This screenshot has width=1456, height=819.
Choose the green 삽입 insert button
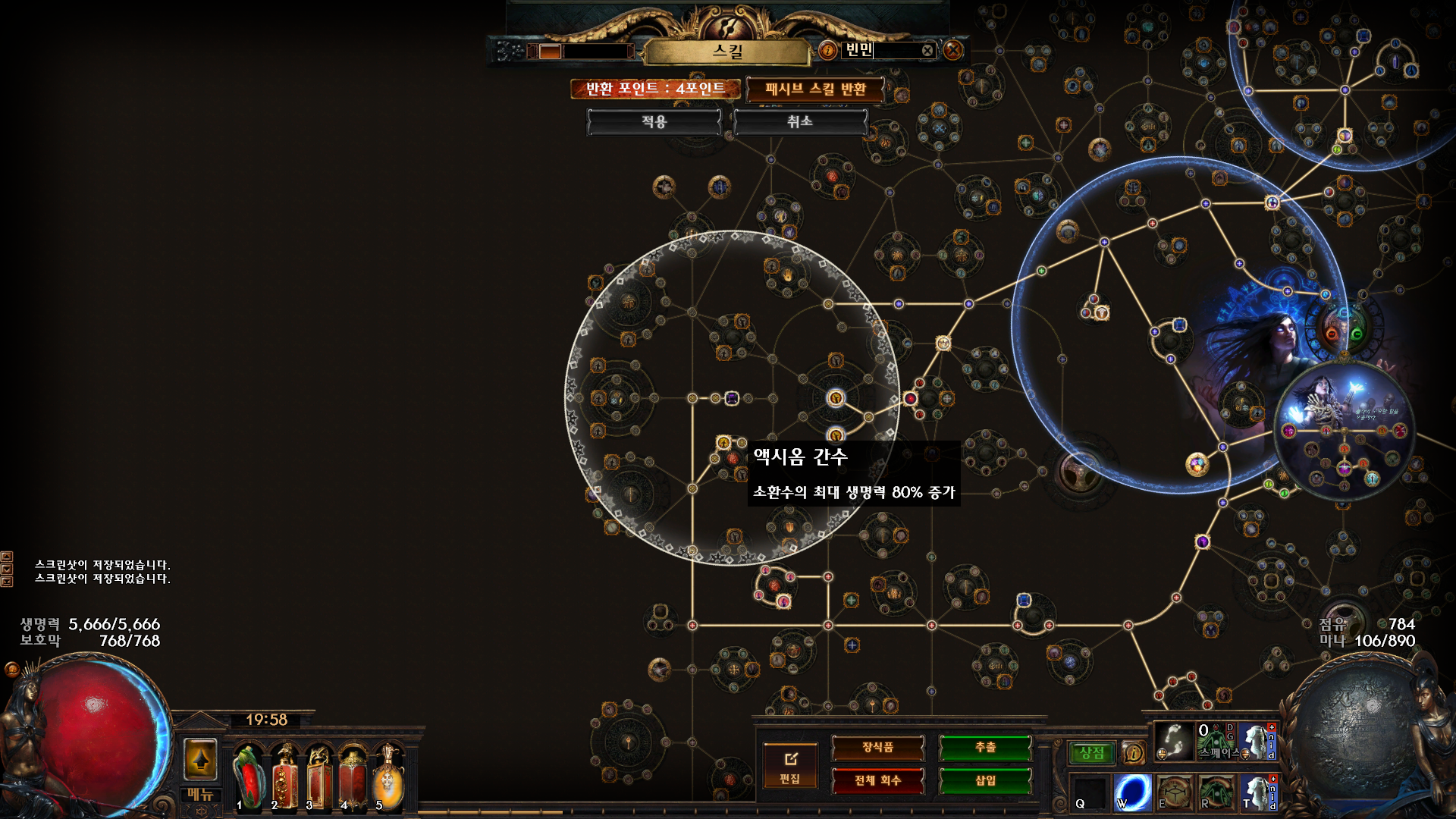(985, 780)
